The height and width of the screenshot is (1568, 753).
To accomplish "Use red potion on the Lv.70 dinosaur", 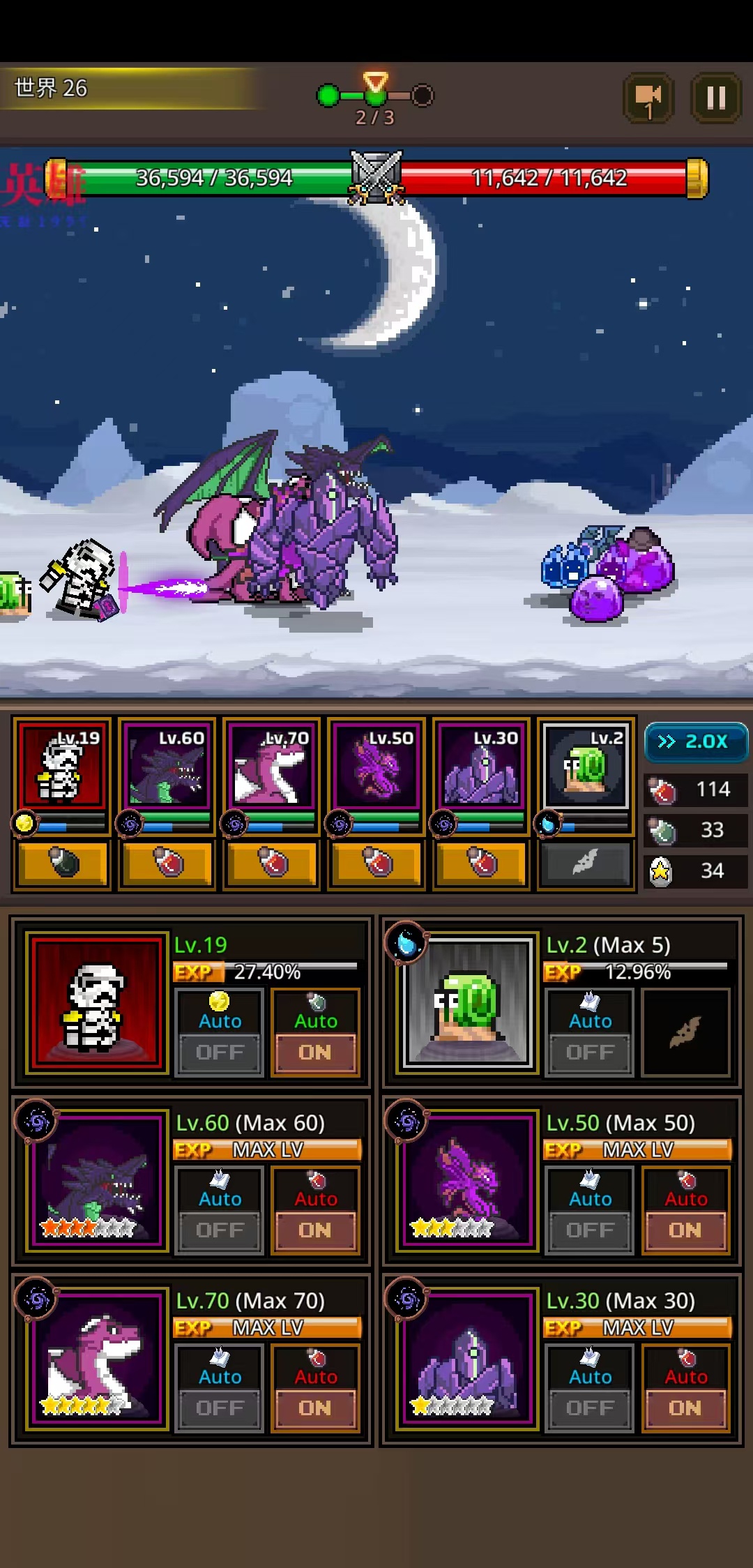I will (x=272, y=864).
